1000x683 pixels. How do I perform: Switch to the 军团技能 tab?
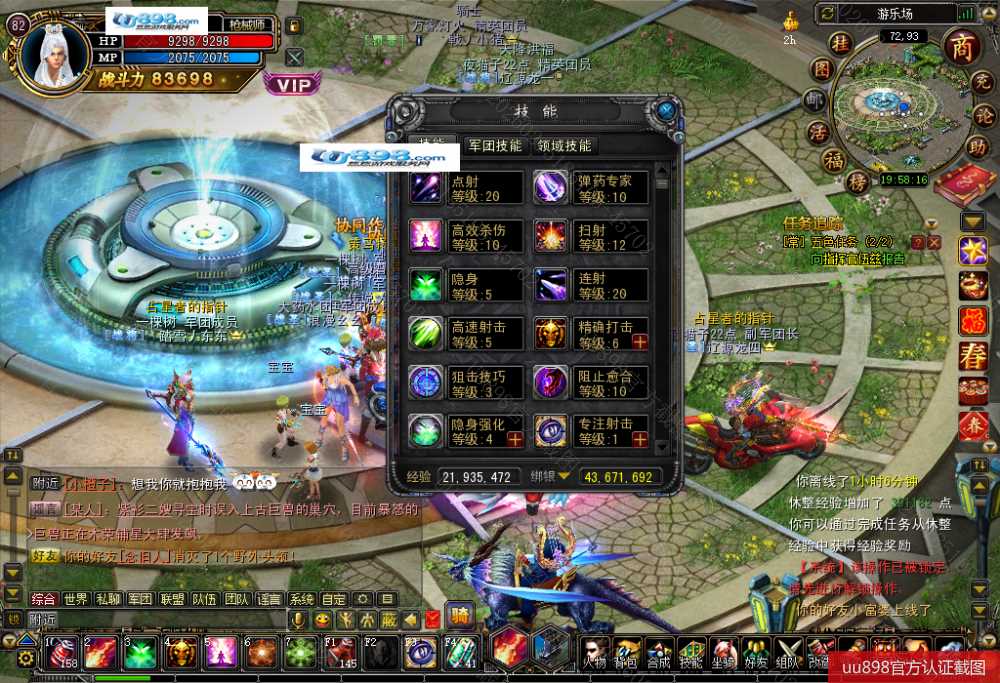(495, 146)
